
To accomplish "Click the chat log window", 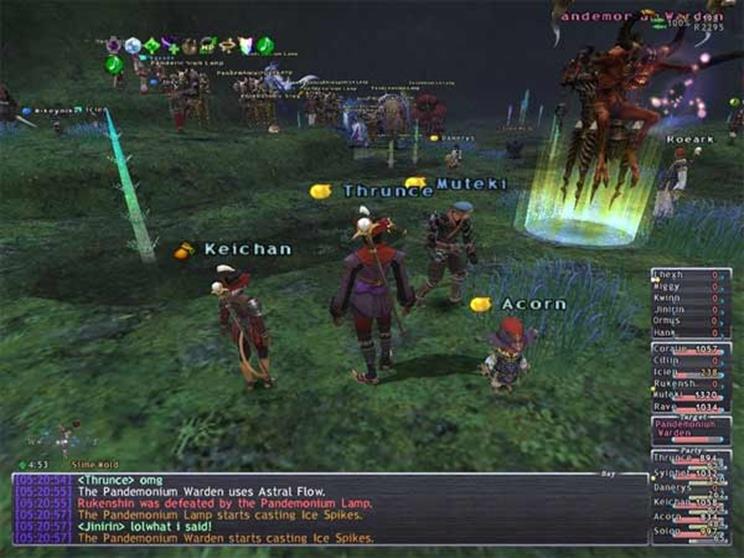I will click(x=330, y=510).
